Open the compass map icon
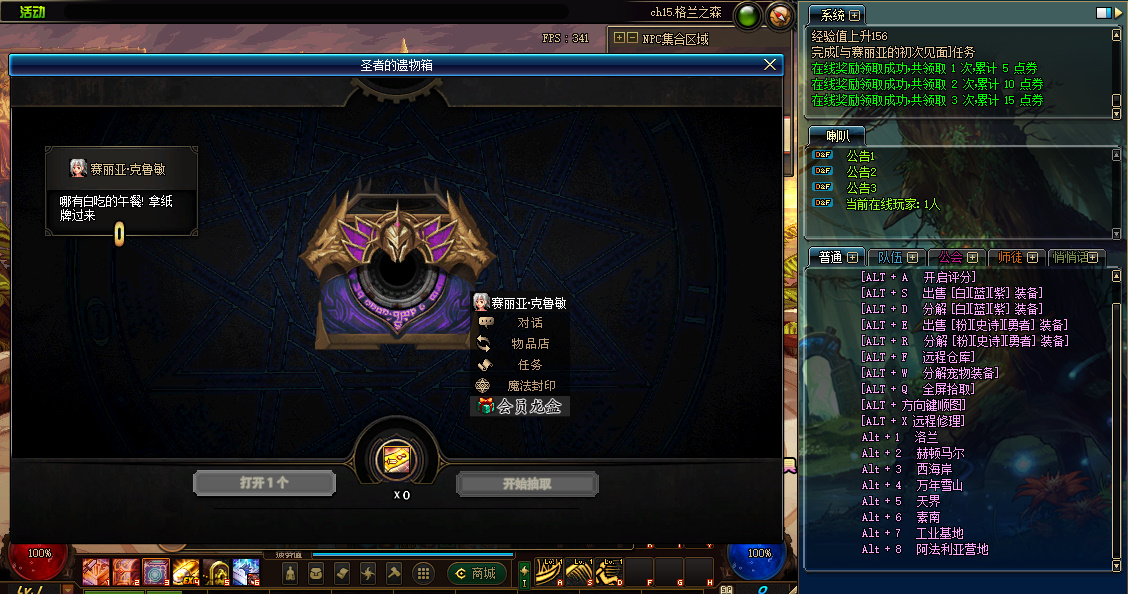1128x594 pixels. click(780, 16)
